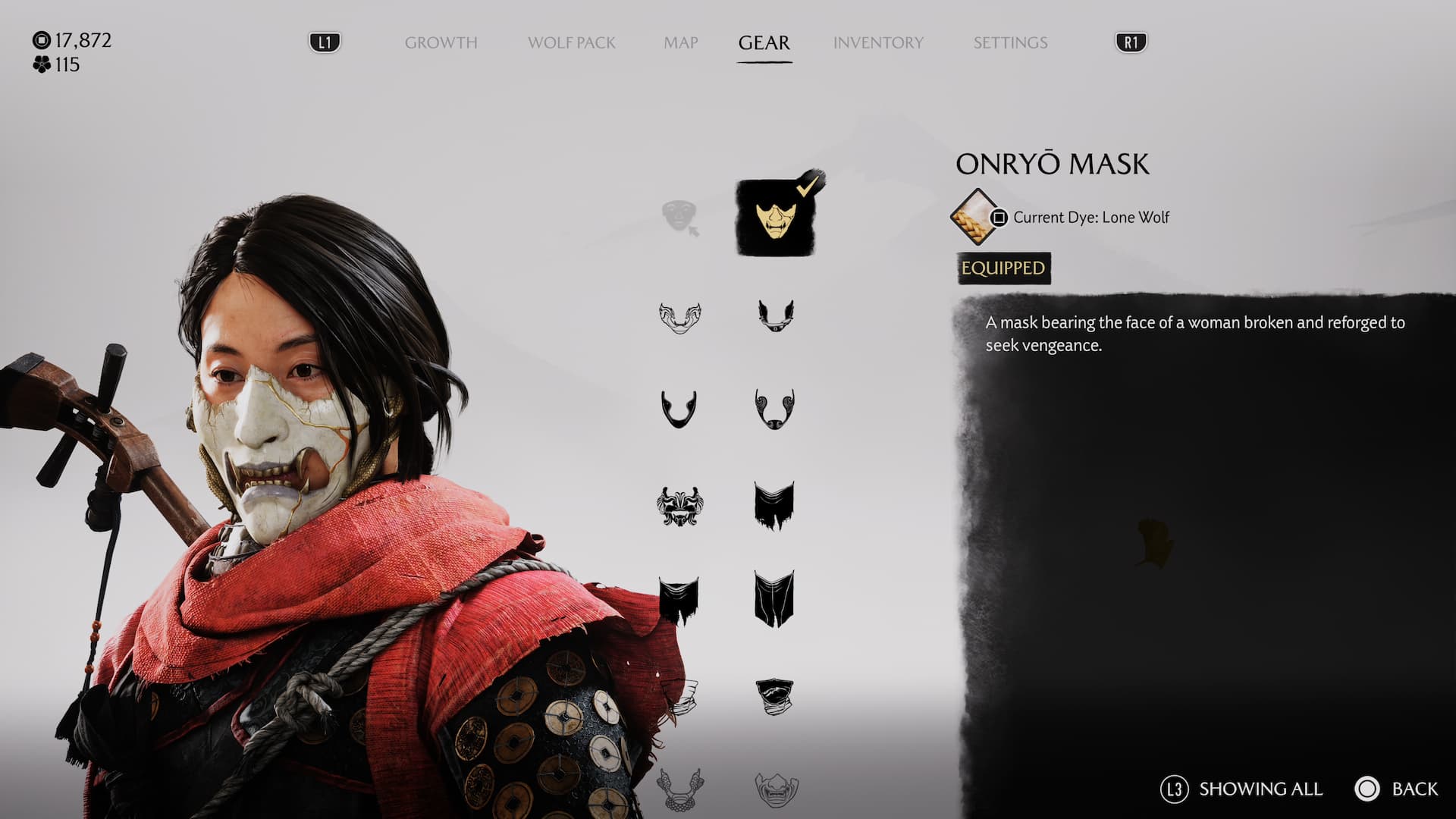The height and width of the screenshot is (819, 1456).
Task: Select the equipped Onryō Mask icon
Action: tap(775, 218)
